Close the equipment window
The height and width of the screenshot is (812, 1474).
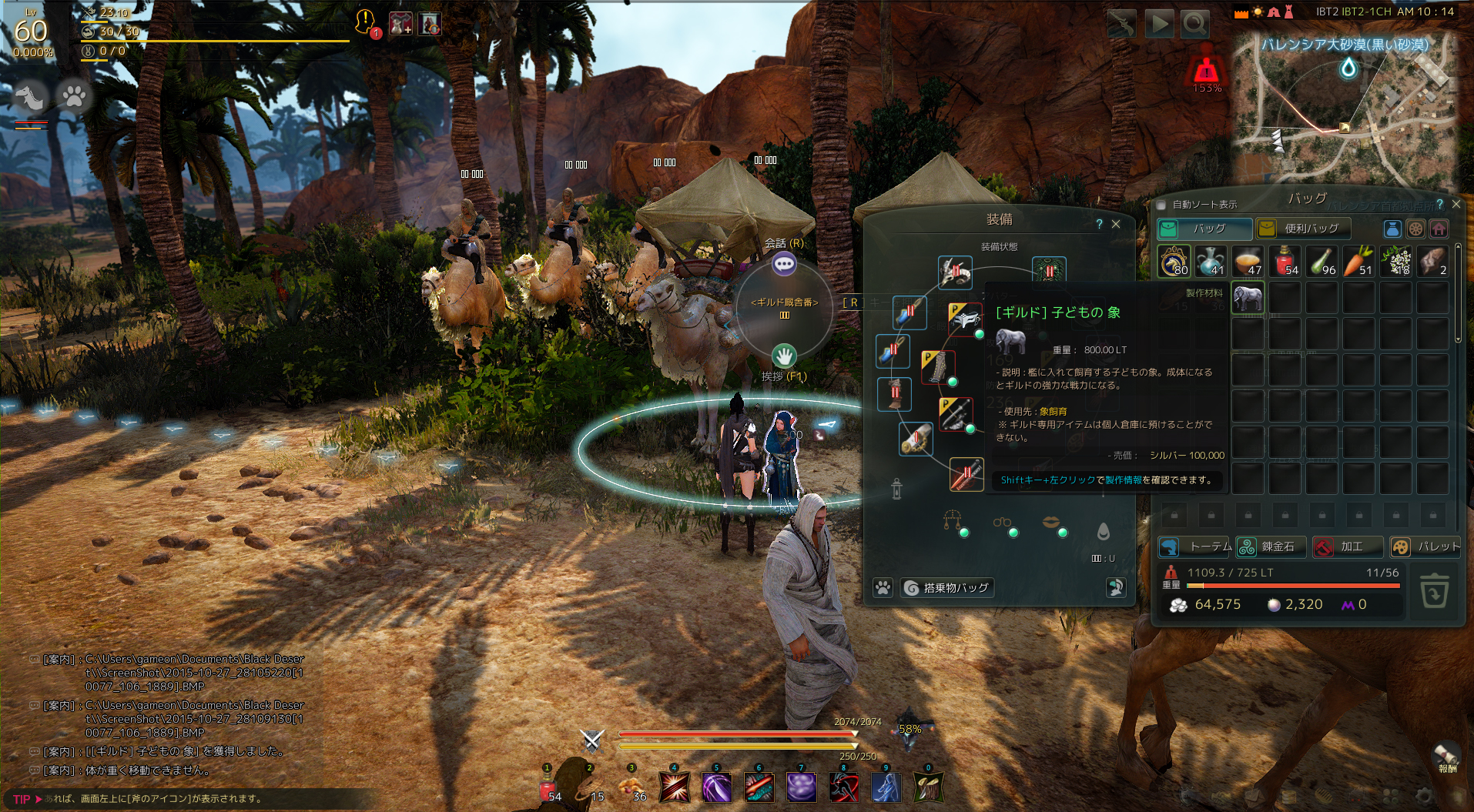[x=1116, y=224]
